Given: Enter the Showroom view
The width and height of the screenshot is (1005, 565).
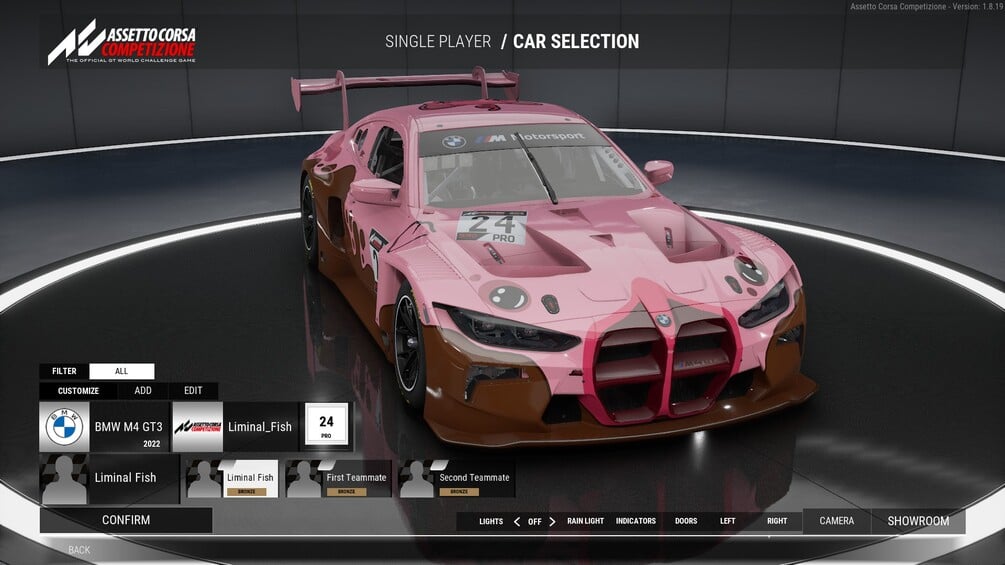Looking at the screenshot, I should click(x=918, y=521).
